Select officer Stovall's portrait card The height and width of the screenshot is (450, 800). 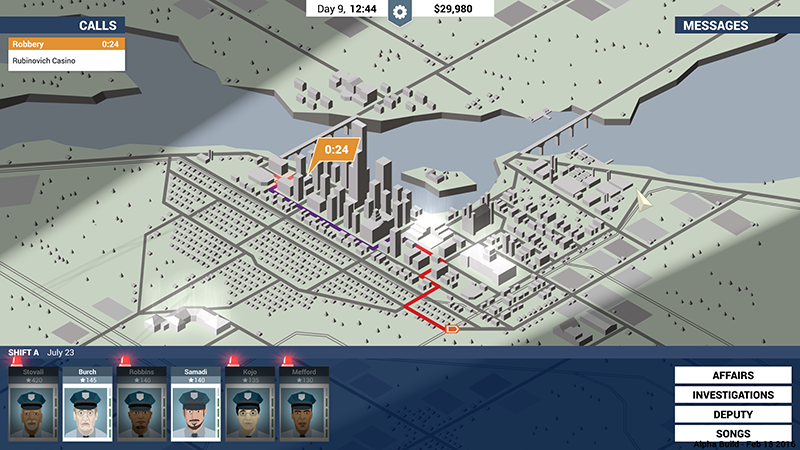[33, 402]
